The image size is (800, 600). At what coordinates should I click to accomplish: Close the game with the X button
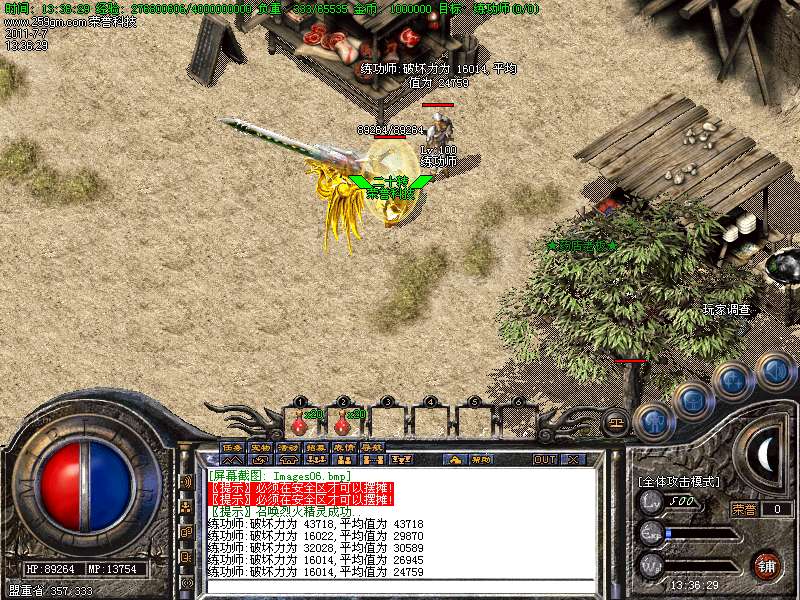click(x=573, y=459)
